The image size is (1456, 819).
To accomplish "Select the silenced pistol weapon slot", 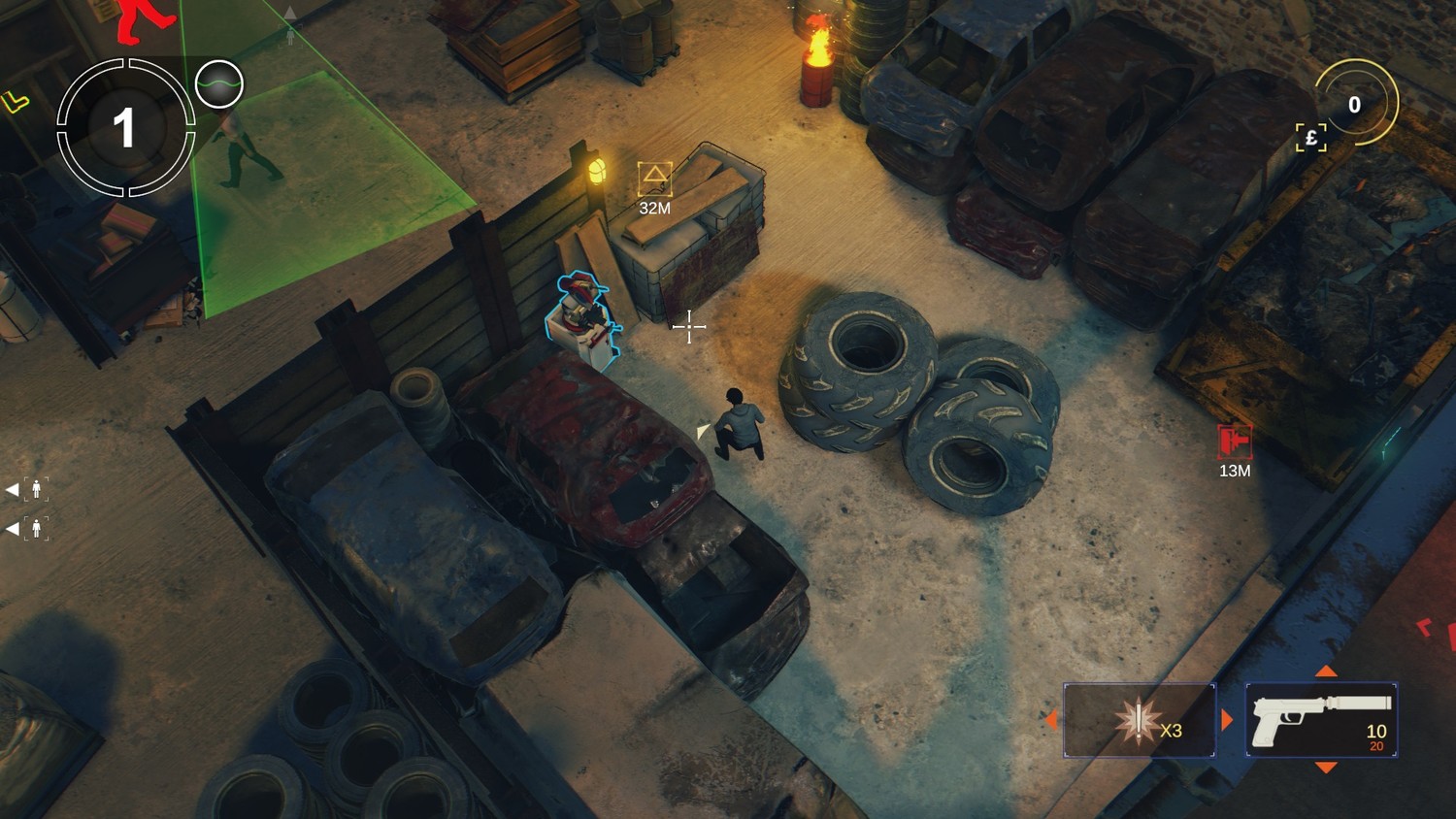I will (x=1320, y=720).
